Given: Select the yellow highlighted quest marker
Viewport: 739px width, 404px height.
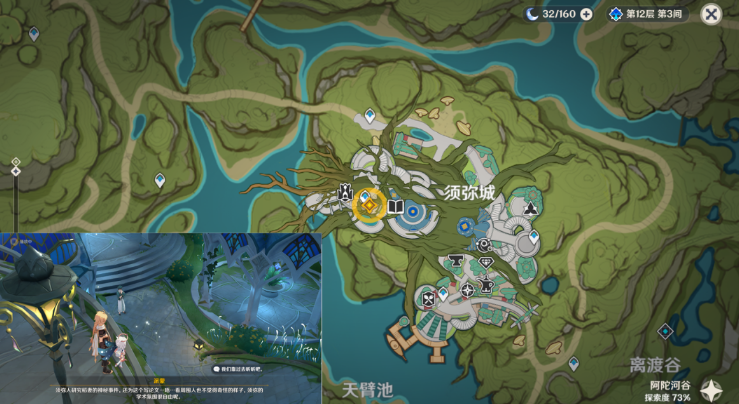Looking at the screenshot, I should tap(369, 206).
